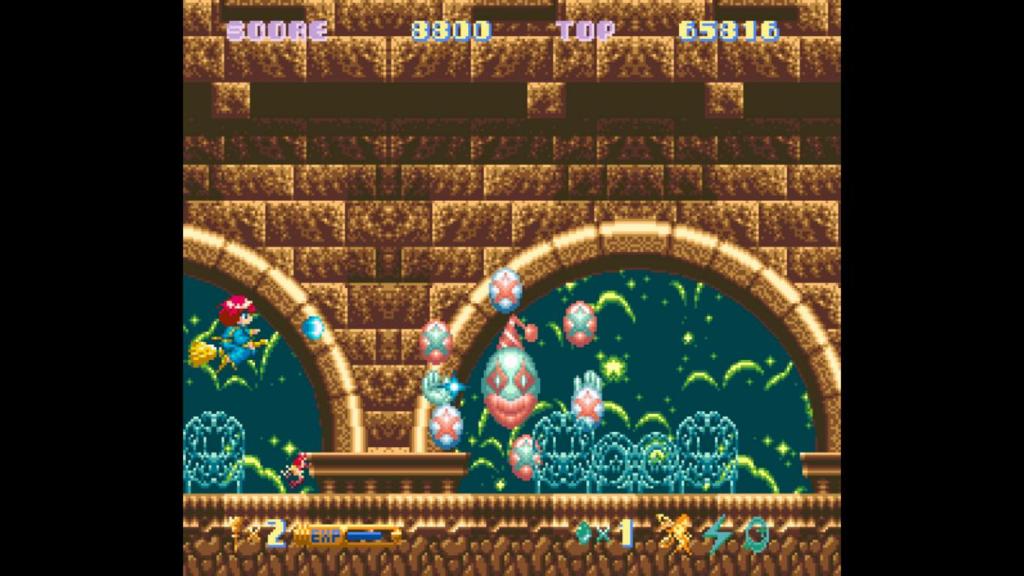
Task: Select the orange fairy icon
Action: 675,533
